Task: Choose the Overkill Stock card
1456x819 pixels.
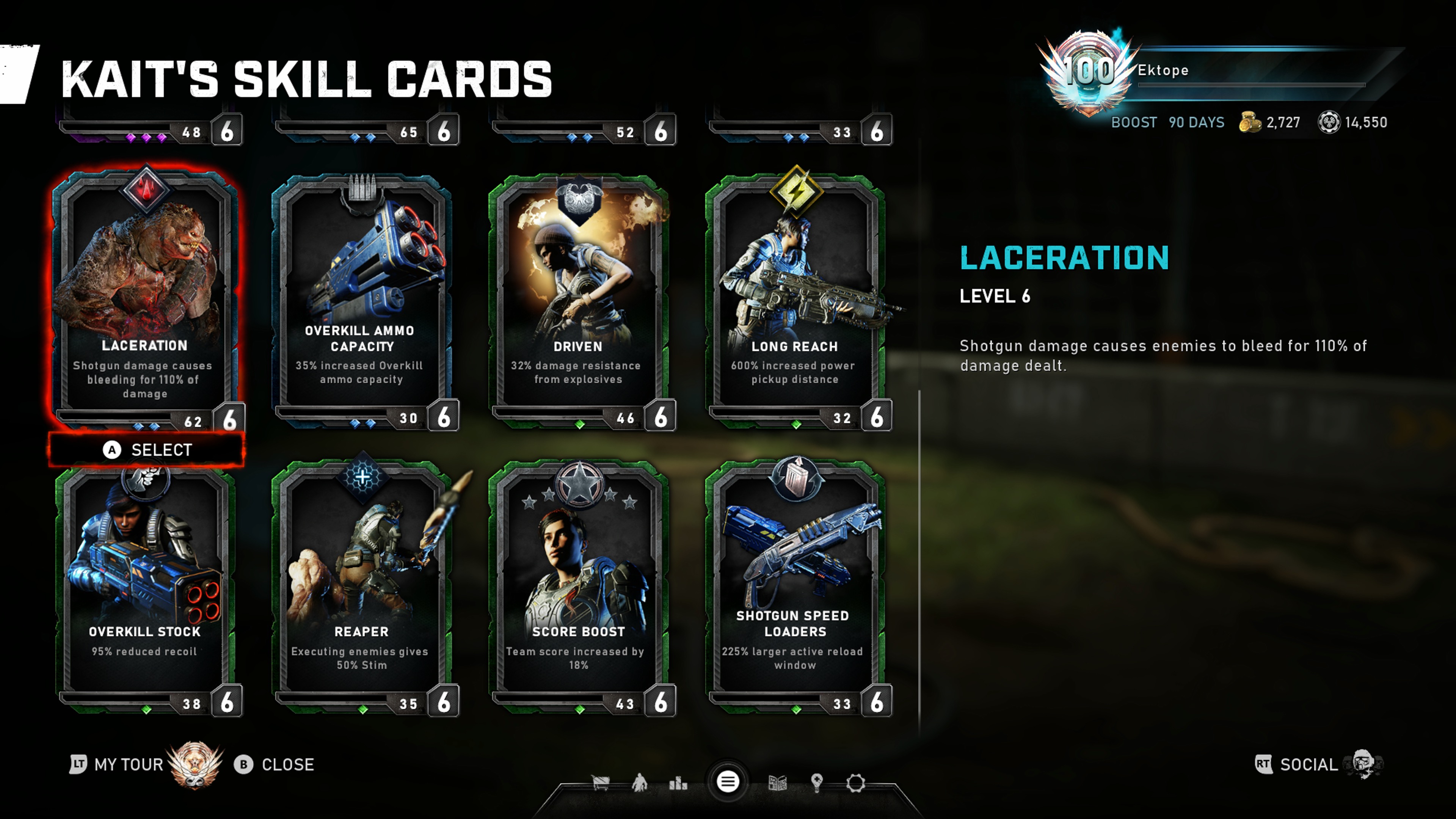Action: (x=145, y=588)
